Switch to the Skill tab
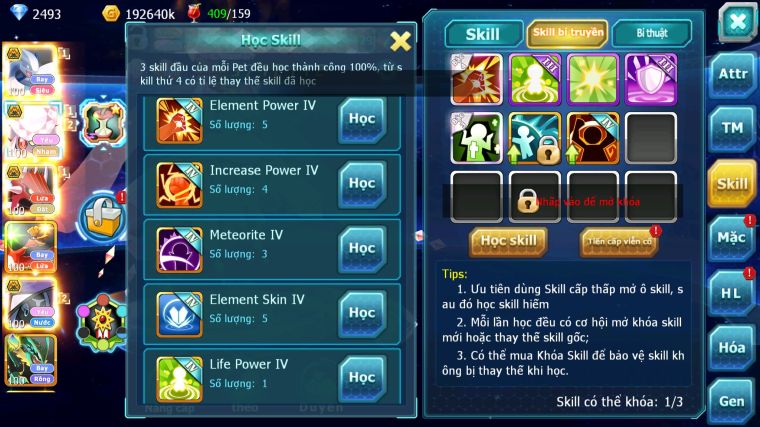 (484, 34)
